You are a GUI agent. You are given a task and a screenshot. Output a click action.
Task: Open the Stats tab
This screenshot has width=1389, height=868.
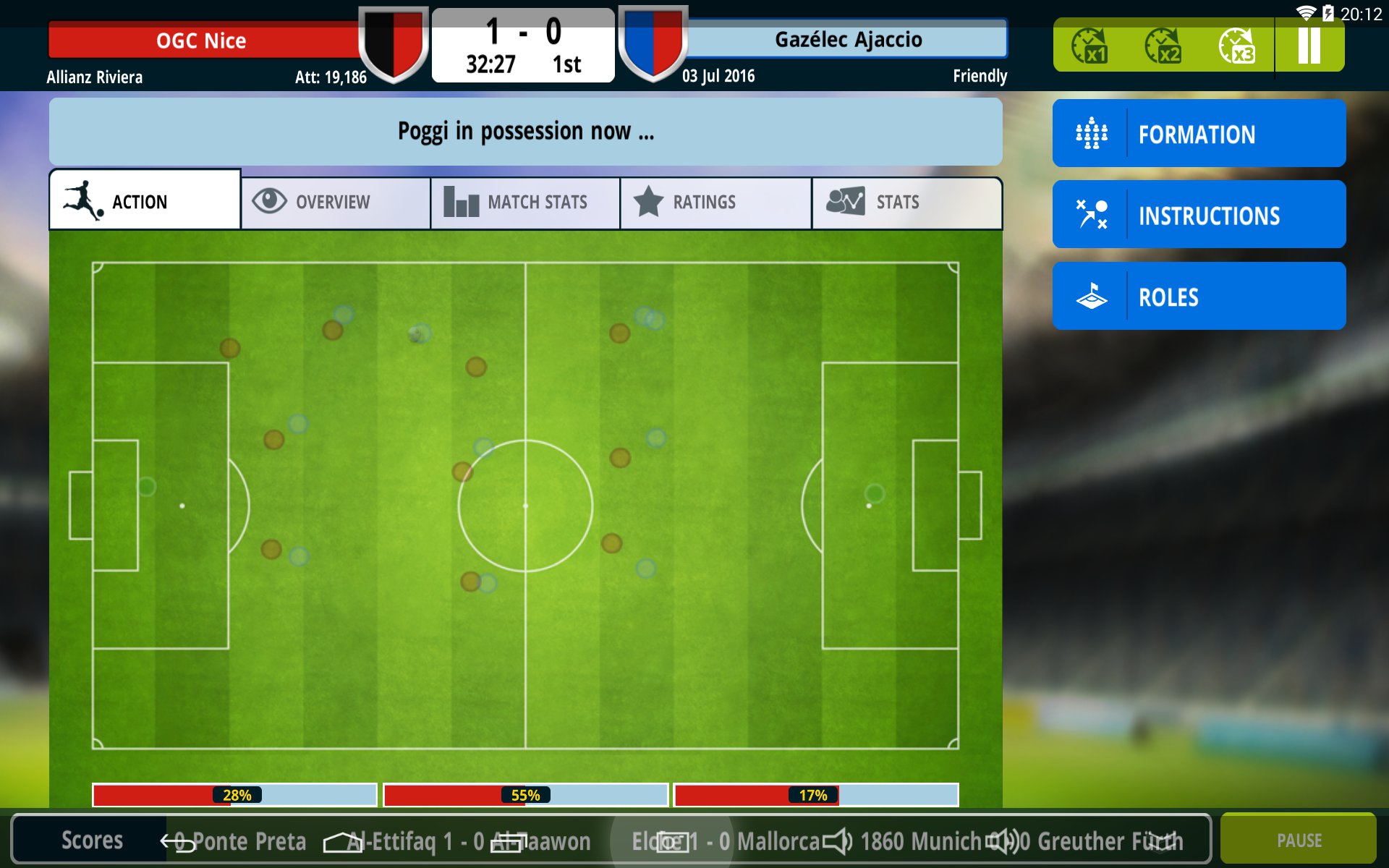point(906,202)
